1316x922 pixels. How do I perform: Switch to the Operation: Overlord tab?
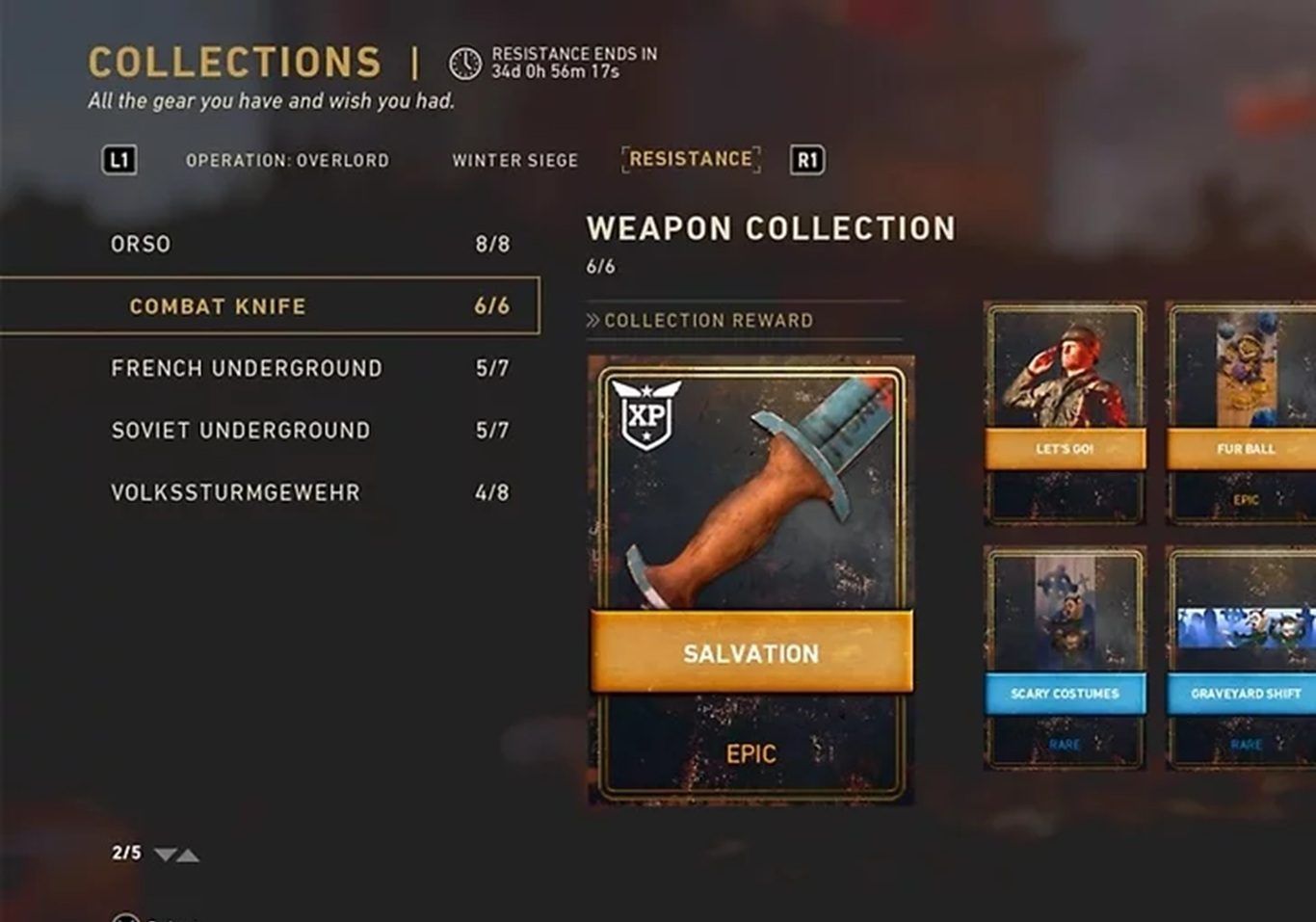click(287, 161)
